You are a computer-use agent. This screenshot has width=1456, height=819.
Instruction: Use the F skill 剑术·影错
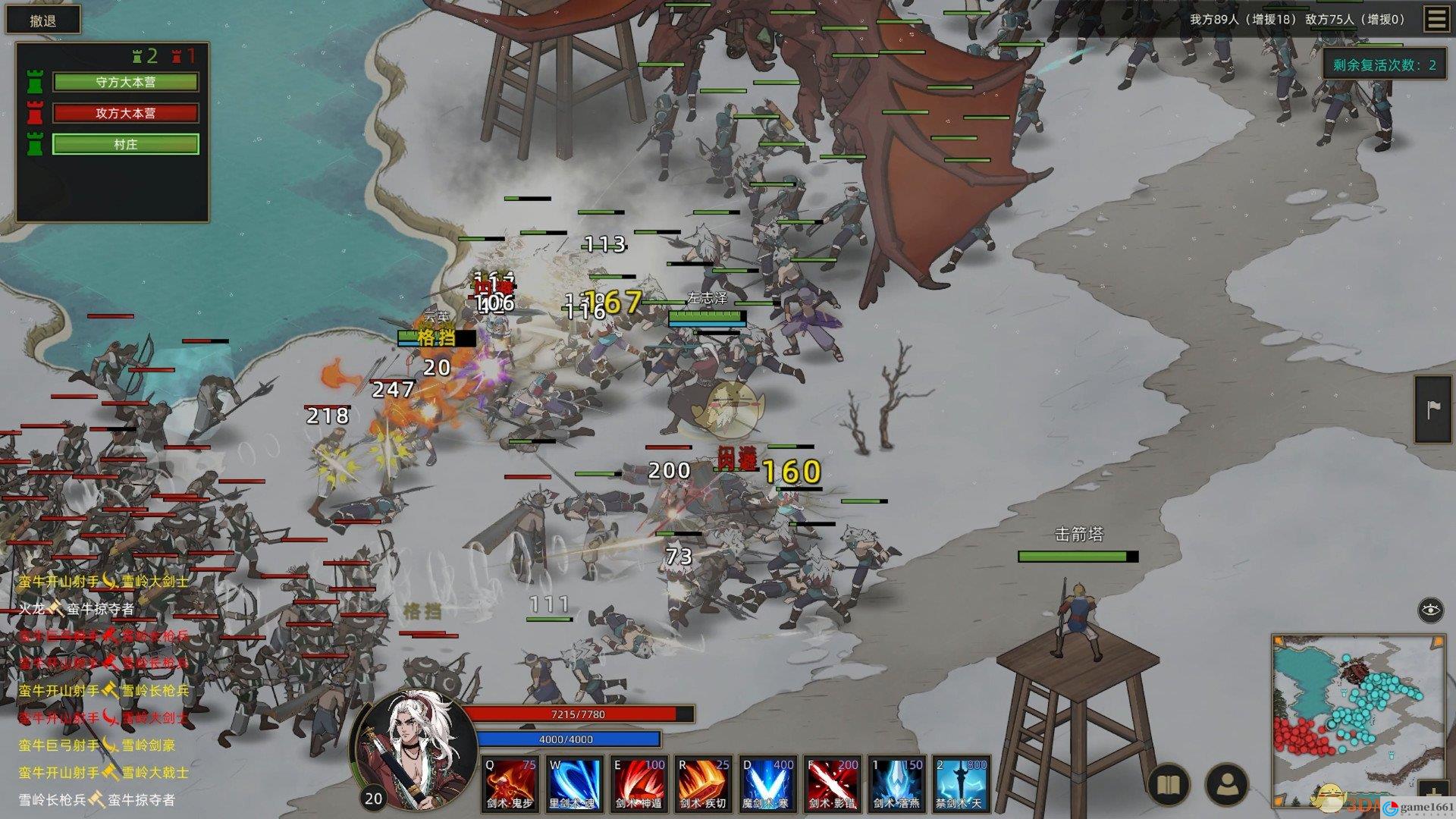pyautogui.click(x=832, y=784)
